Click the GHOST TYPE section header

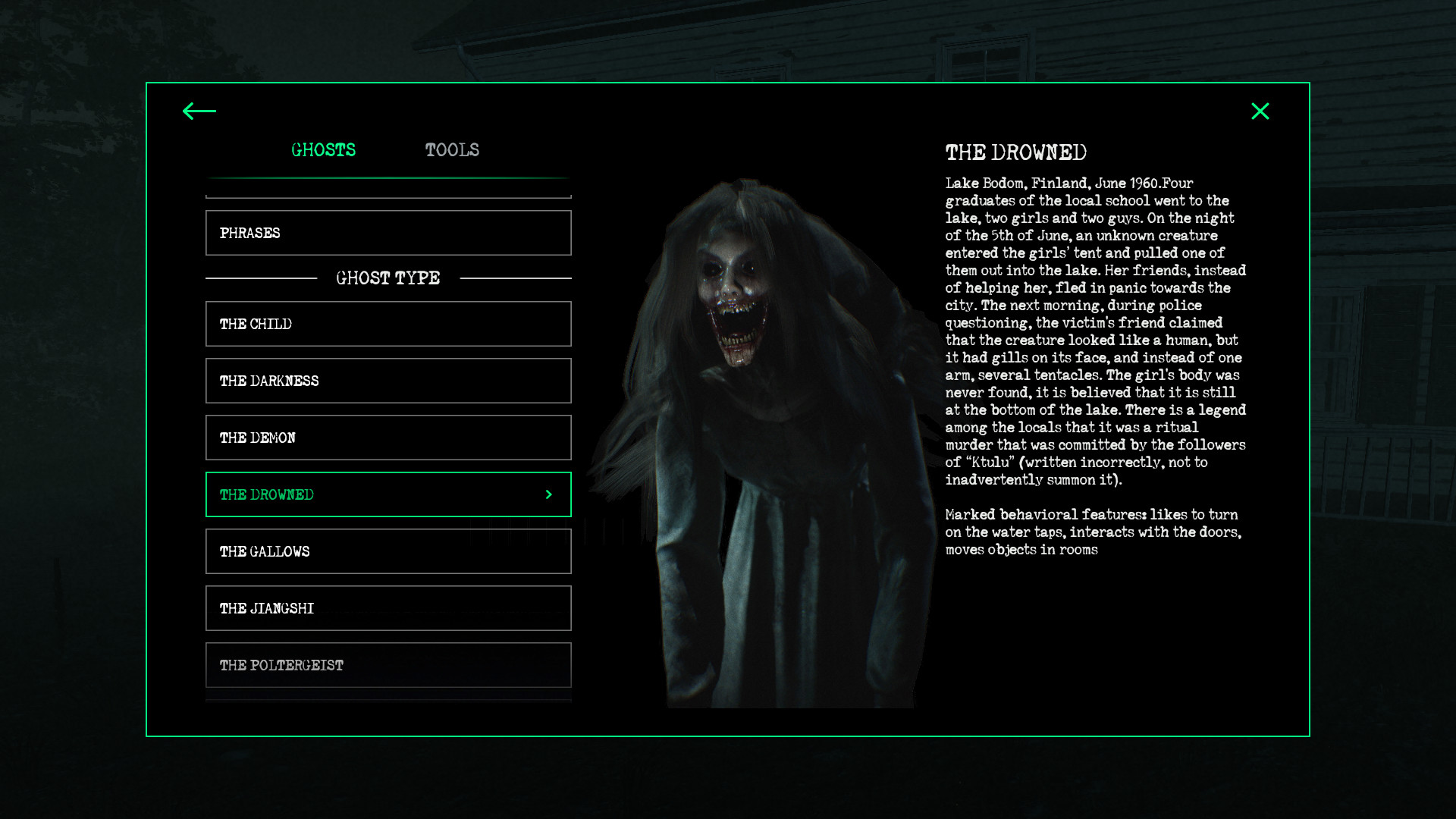(x=388, y=278)
